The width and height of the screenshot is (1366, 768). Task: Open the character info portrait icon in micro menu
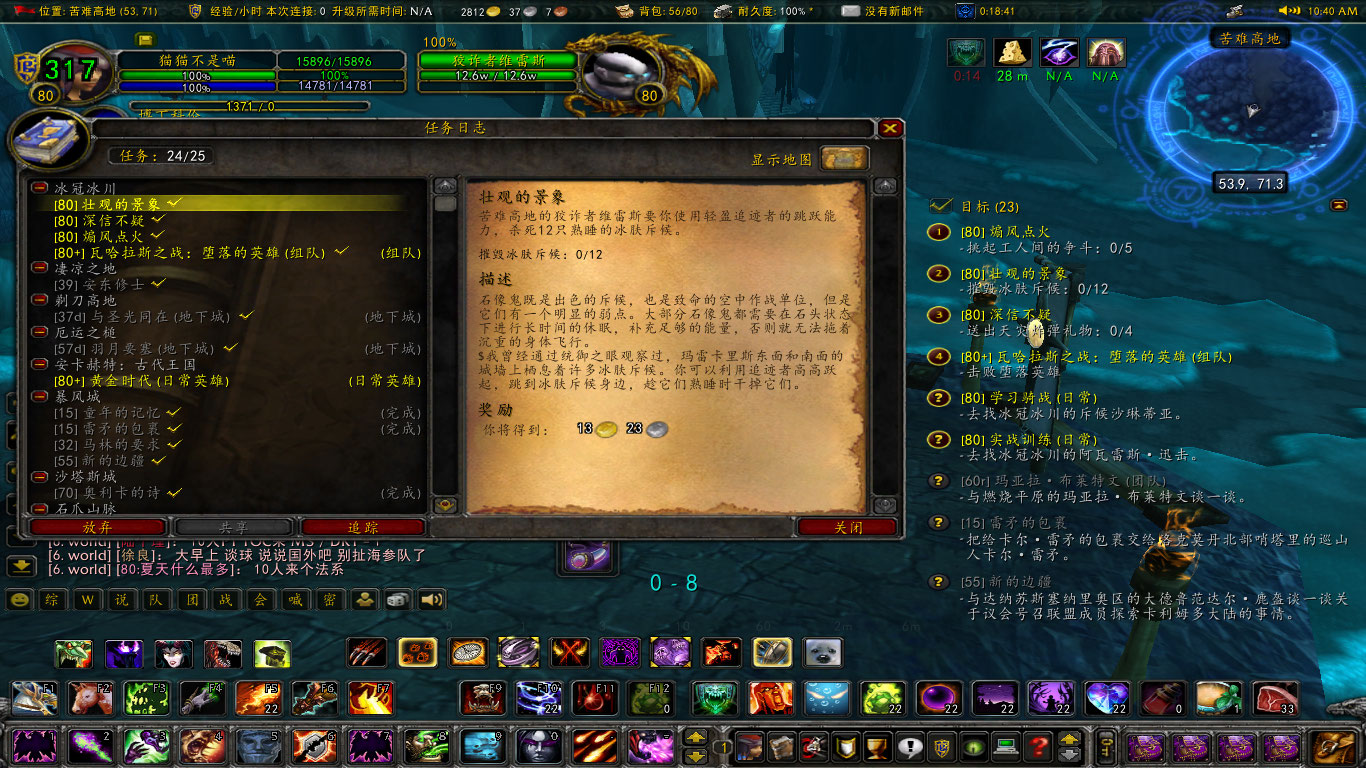tap(750, 746)
